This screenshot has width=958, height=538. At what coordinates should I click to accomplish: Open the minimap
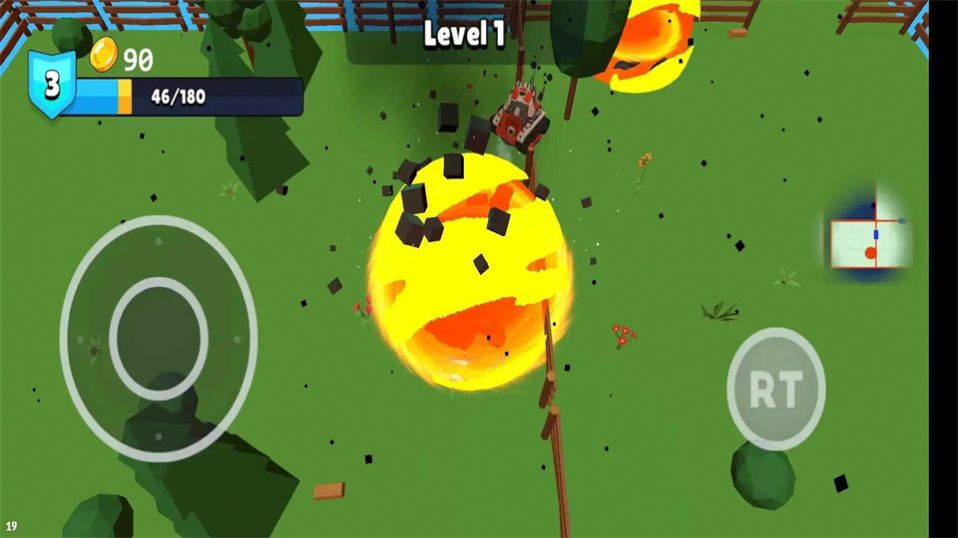(869, 241)
